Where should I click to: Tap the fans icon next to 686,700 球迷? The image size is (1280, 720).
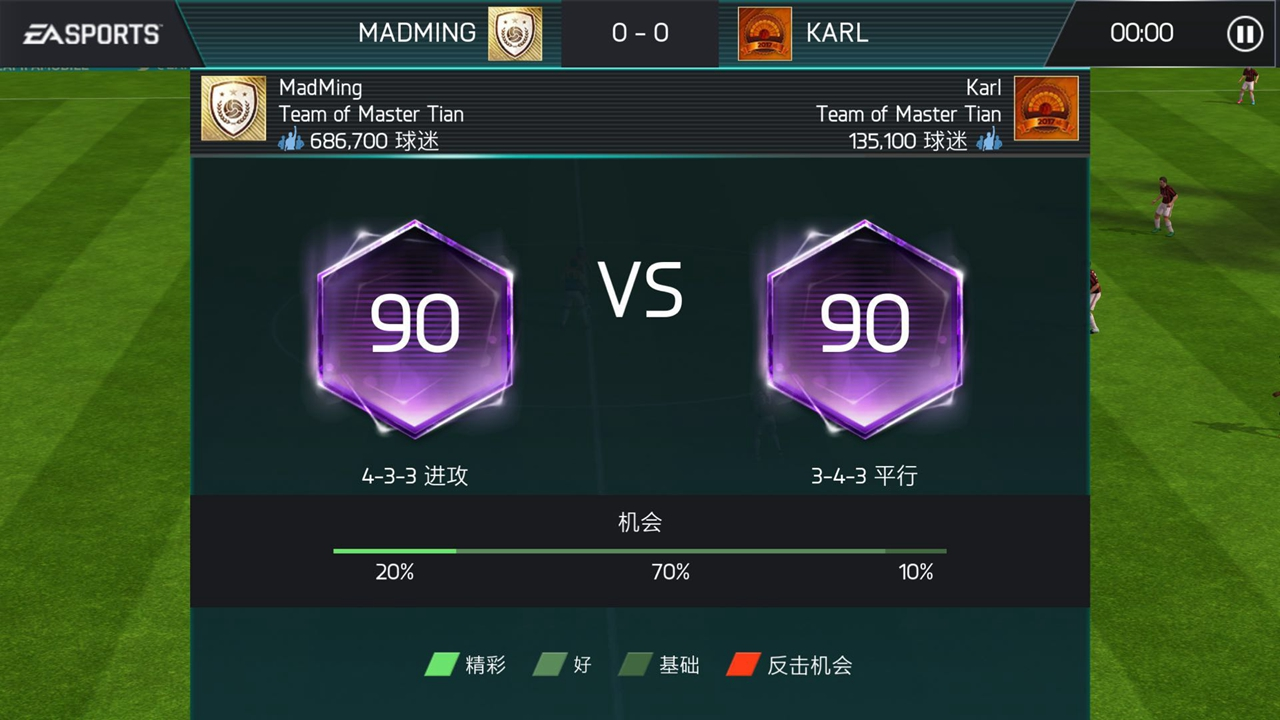pos(291,142)
